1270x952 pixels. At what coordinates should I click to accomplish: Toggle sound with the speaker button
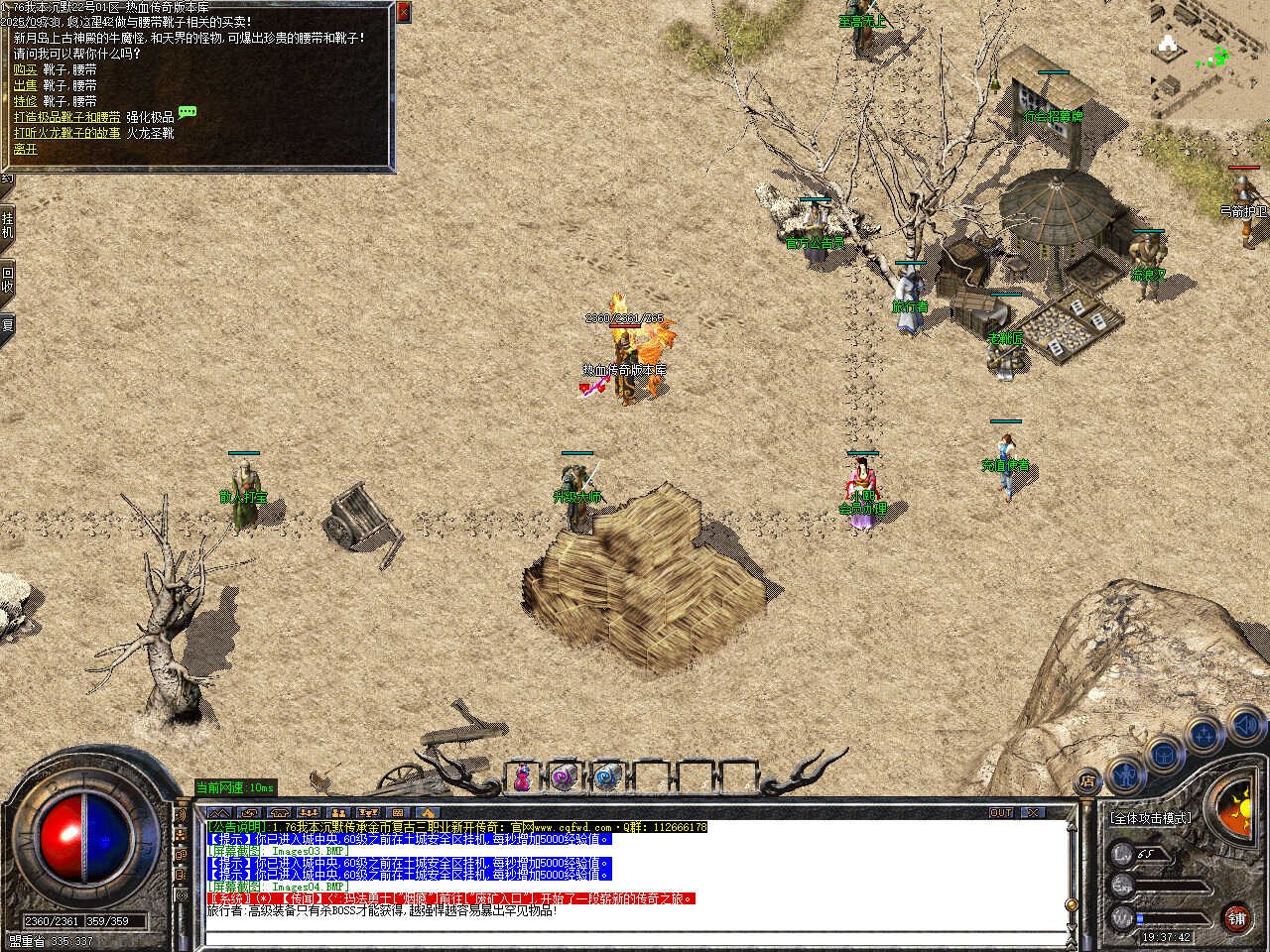click(1244, 725)
